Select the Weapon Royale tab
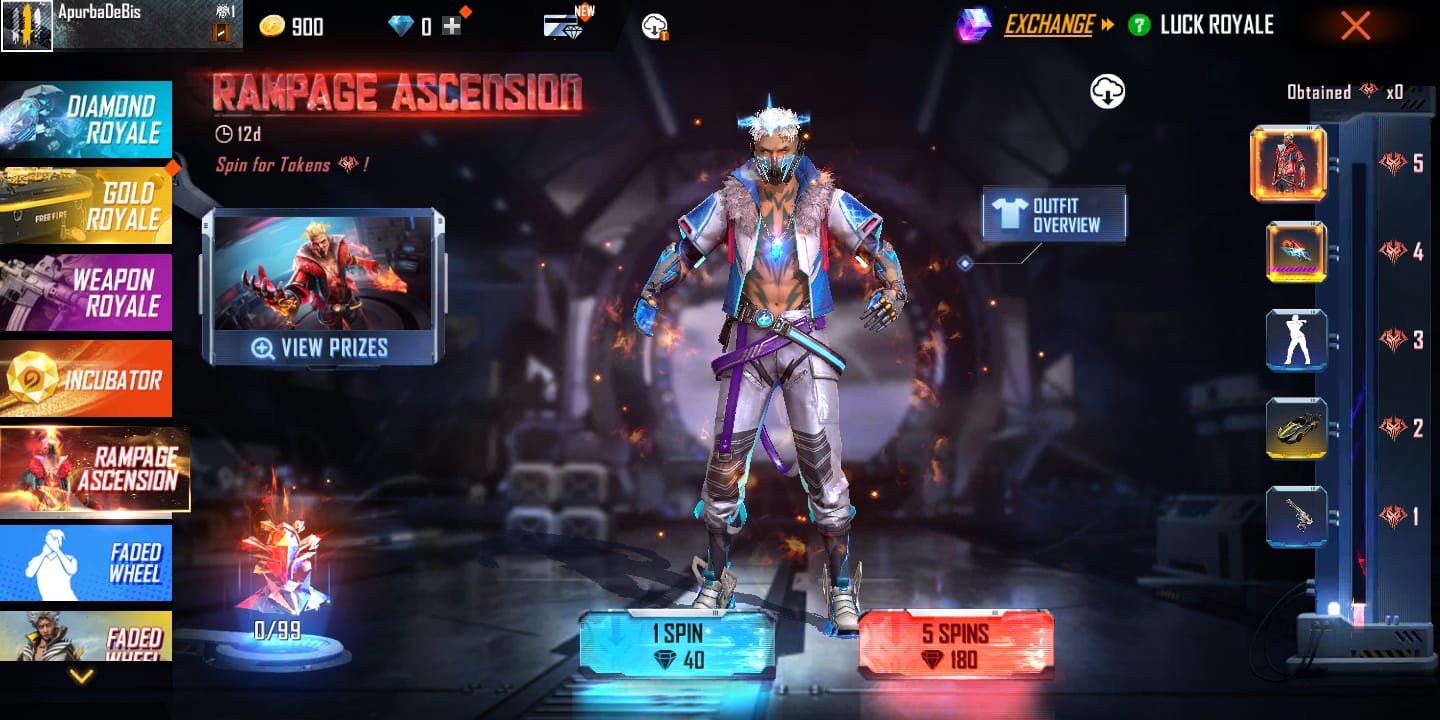The height and width of the screenshot is (720, 1440). point(86,292)
